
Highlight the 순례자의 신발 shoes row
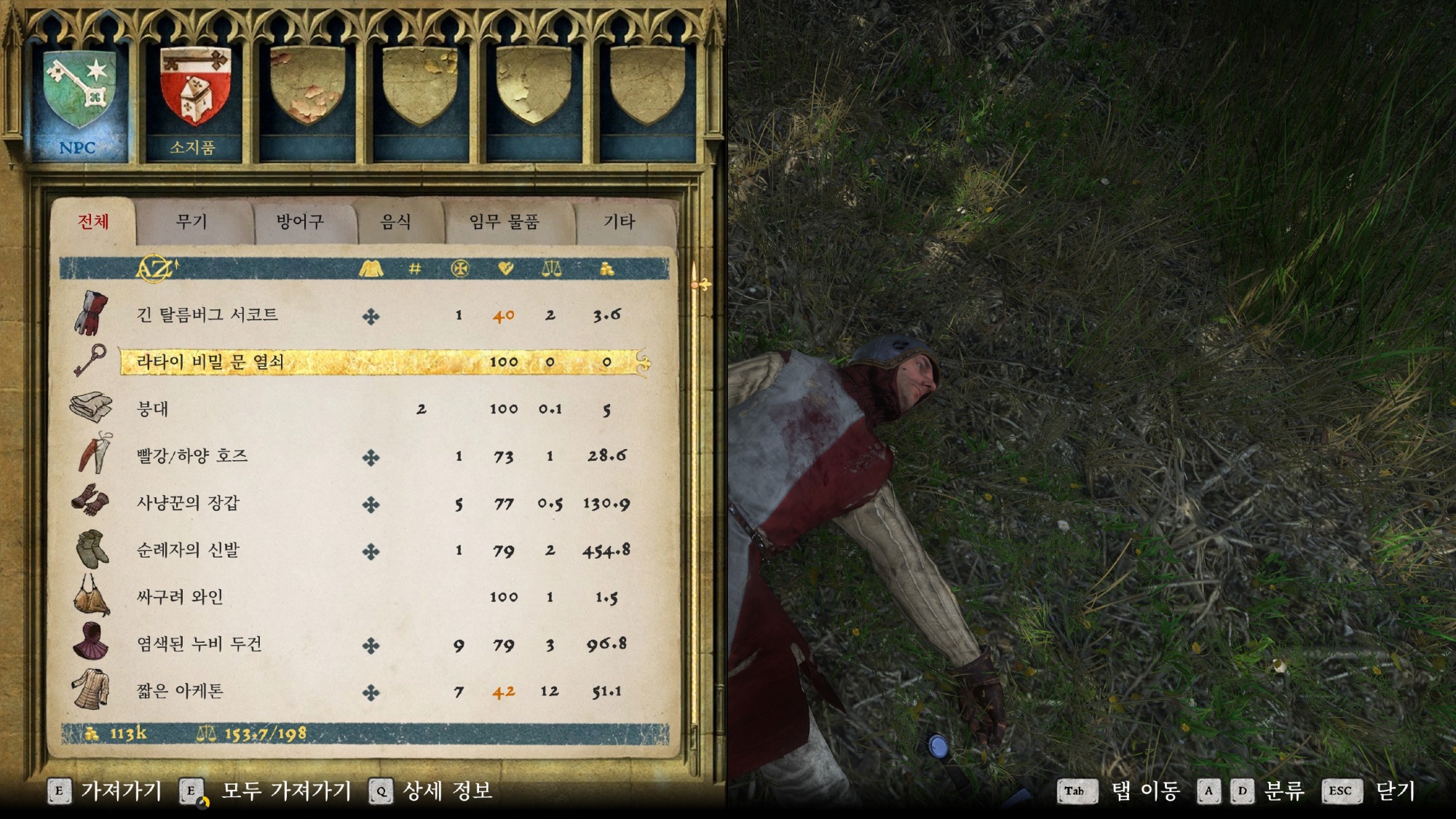(188, 550)
